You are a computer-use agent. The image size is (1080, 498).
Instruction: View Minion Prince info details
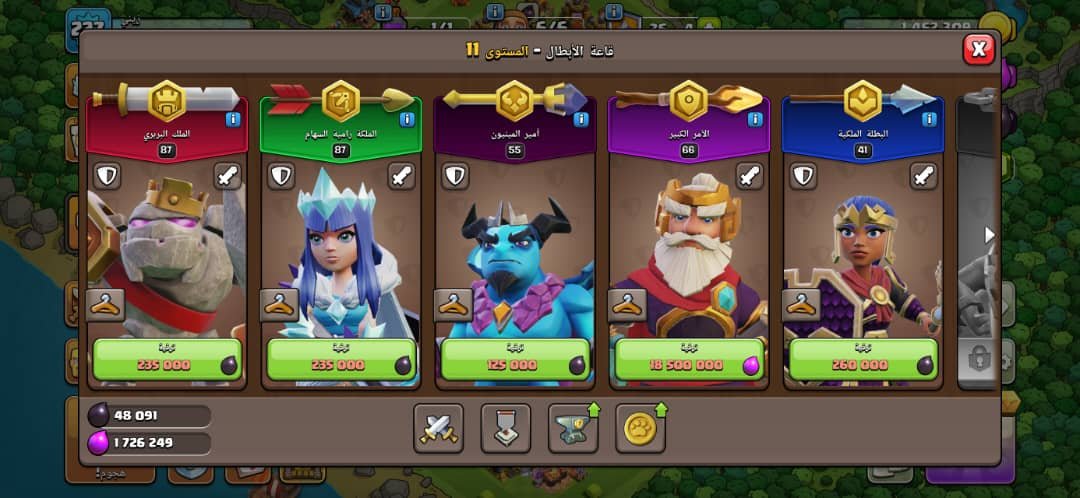pos(581,119)
